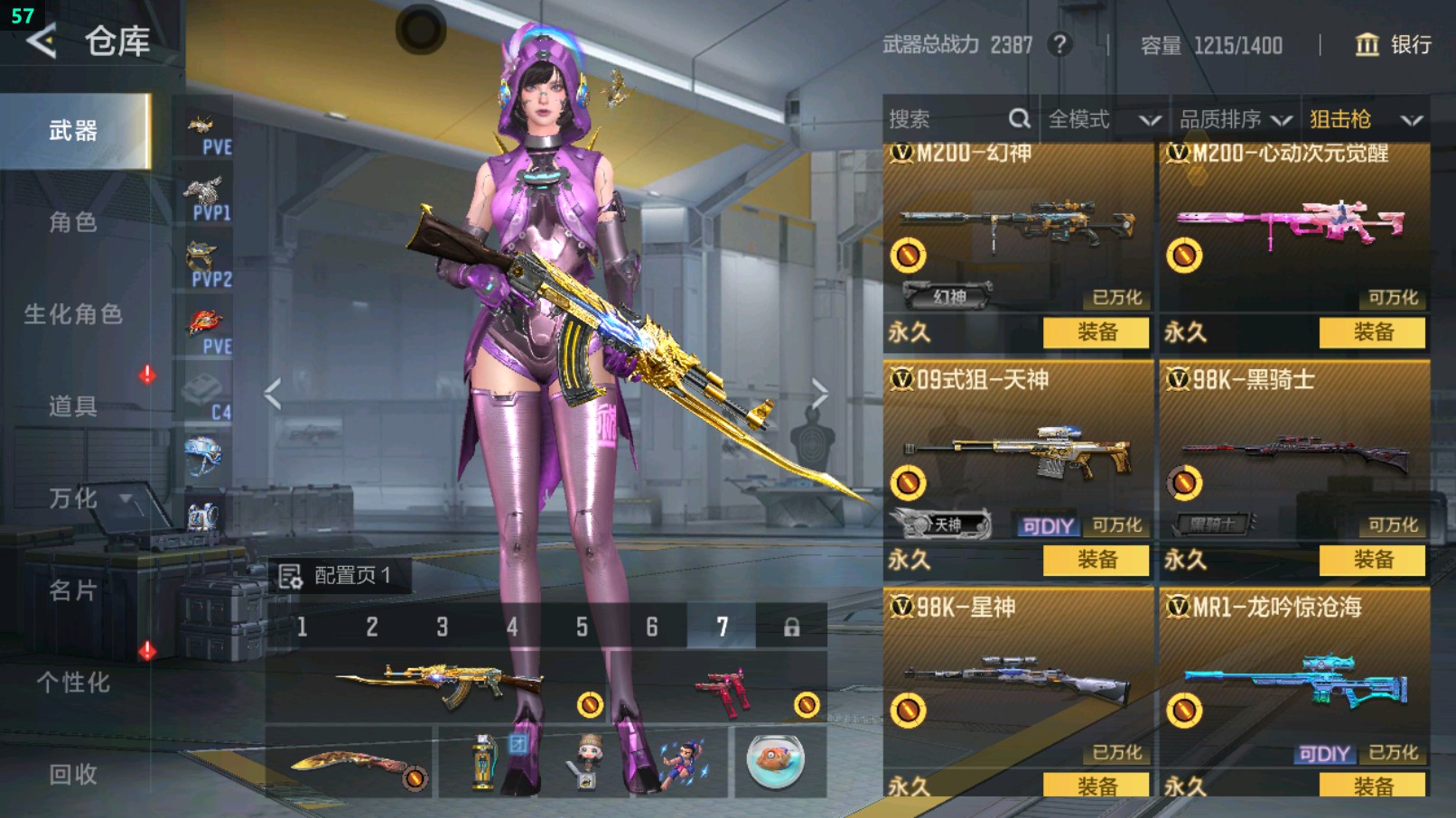Select loadout number 3
This screenshot has width=1456, height=818.
442,627
